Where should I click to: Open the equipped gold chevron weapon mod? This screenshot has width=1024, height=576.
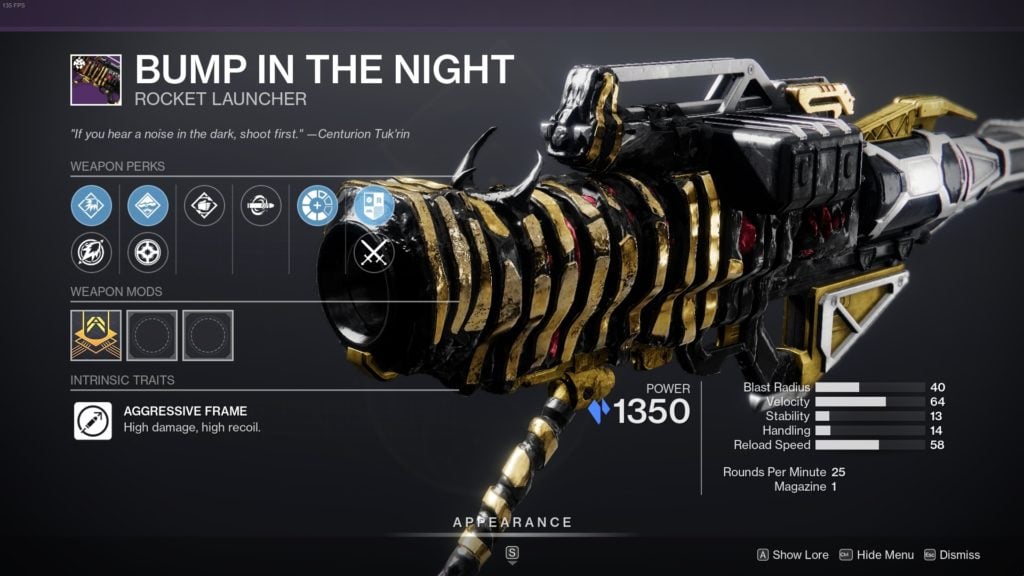96,335
